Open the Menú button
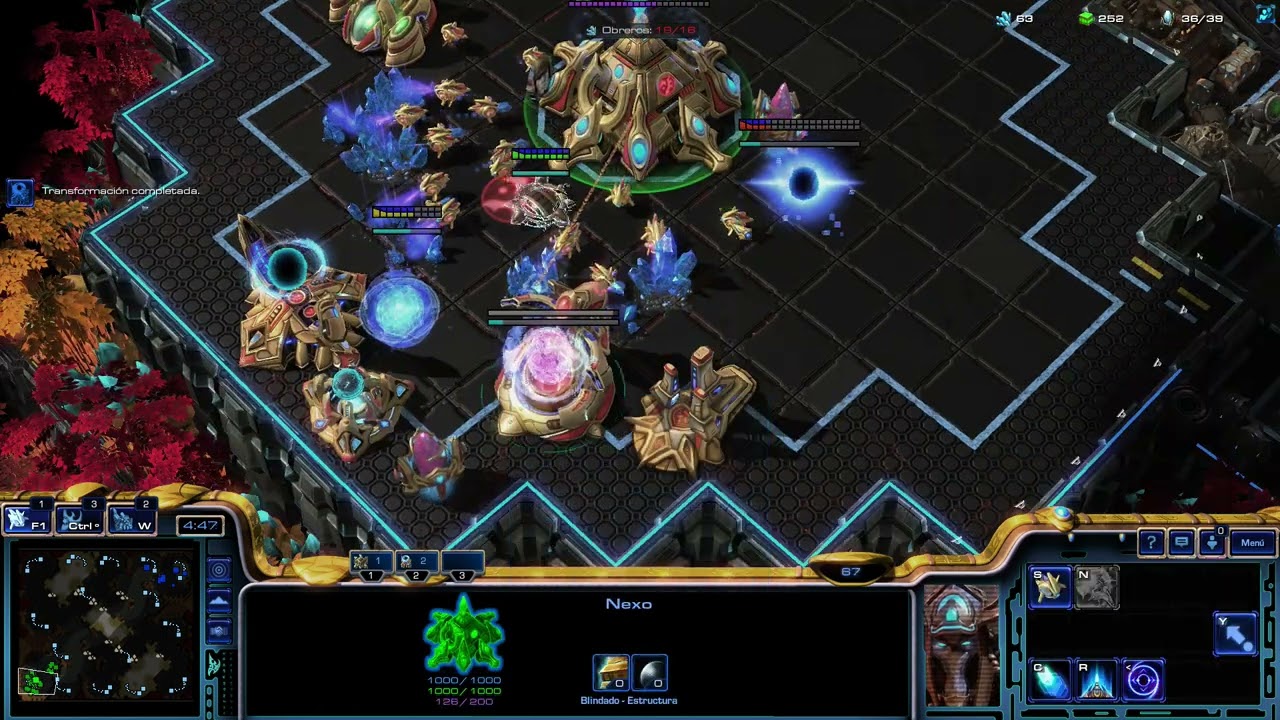 click(1252, 542)
